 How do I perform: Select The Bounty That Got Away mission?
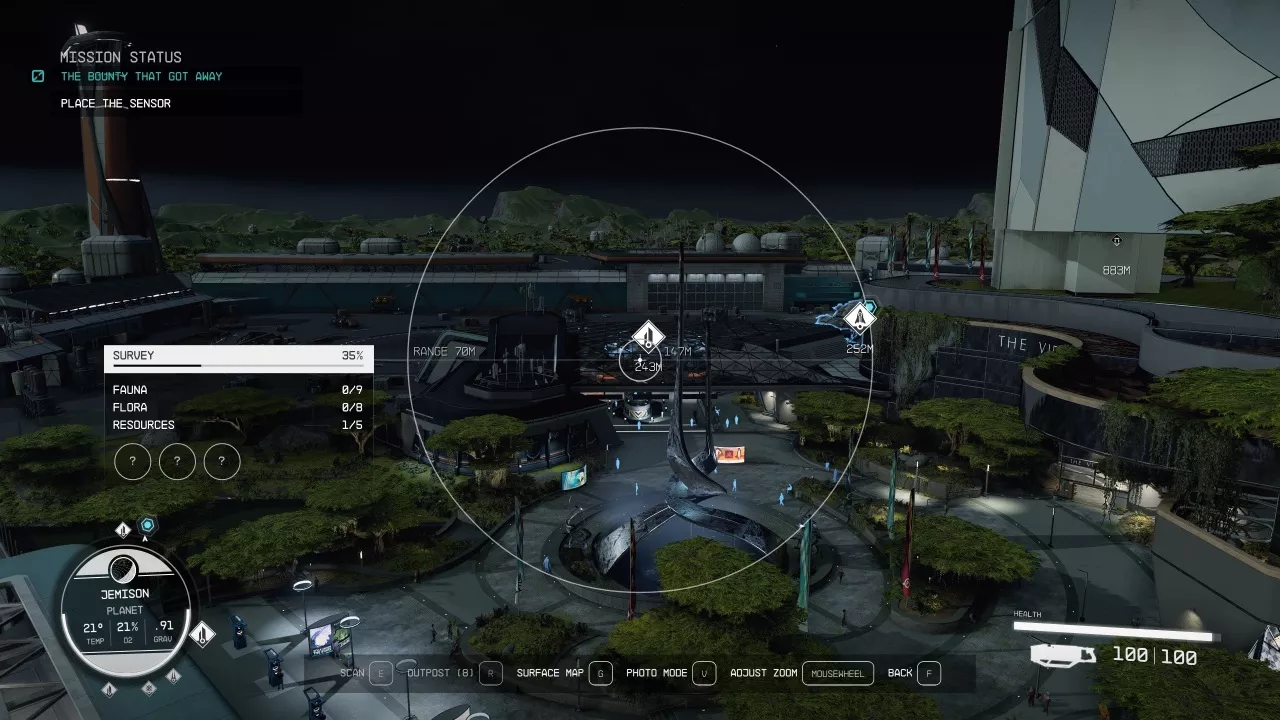(141, 77)
